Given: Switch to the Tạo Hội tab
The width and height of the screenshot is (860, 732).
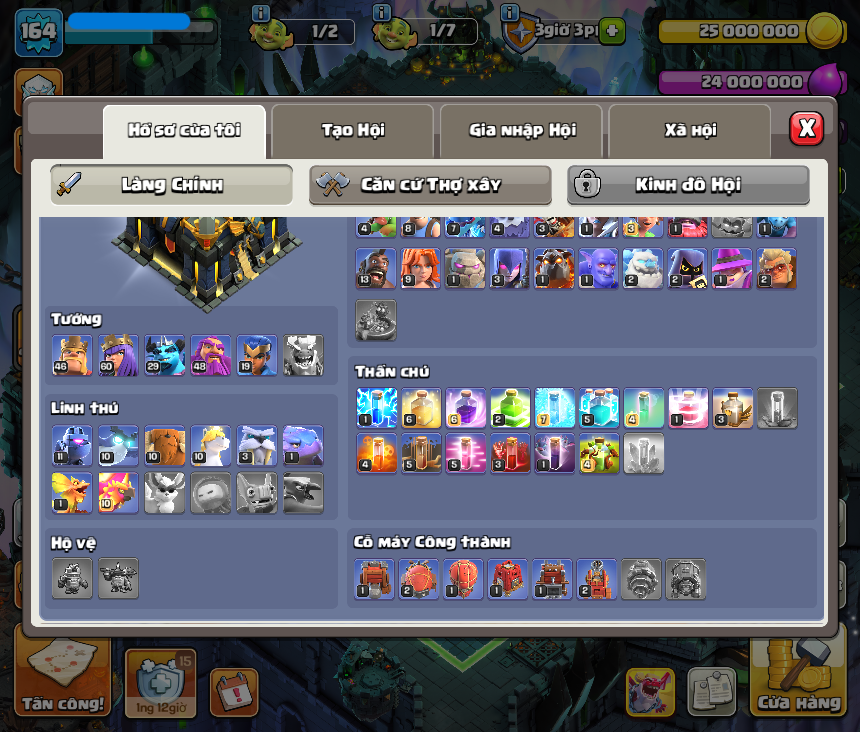Looking at the screenshot, I should coord(352,131).
